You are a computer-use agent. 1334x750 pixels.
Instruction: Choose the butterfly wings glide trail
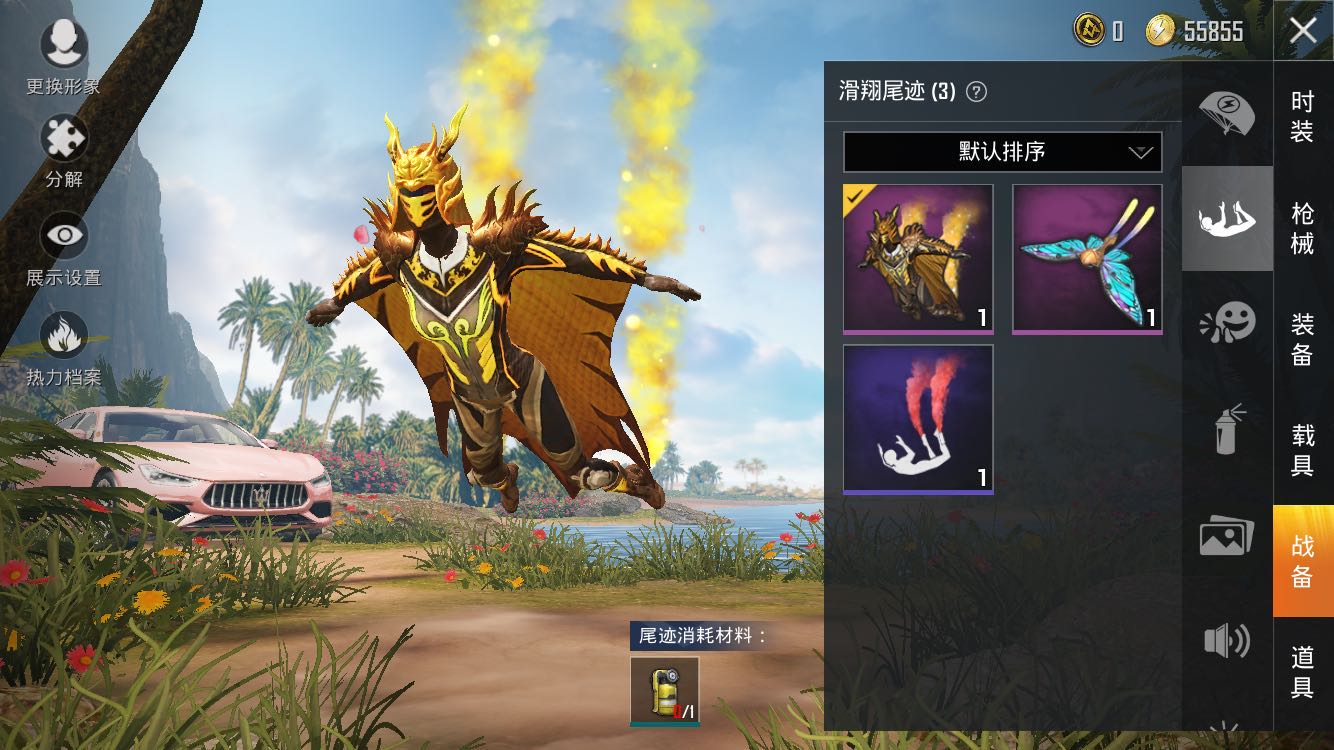[x=1087, y=258]
